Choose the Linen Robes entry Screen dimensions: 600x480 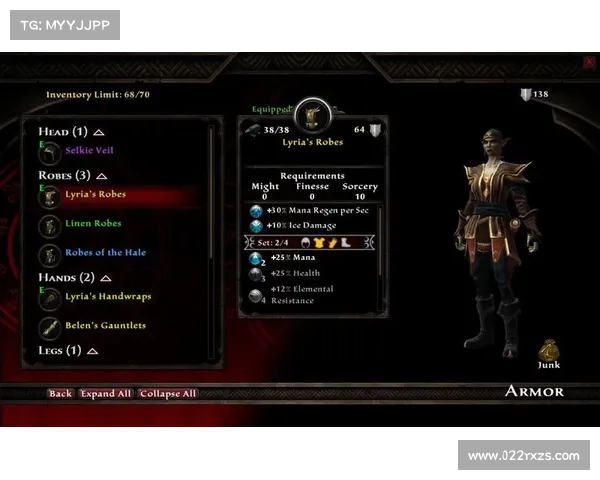tap(94, 223)
